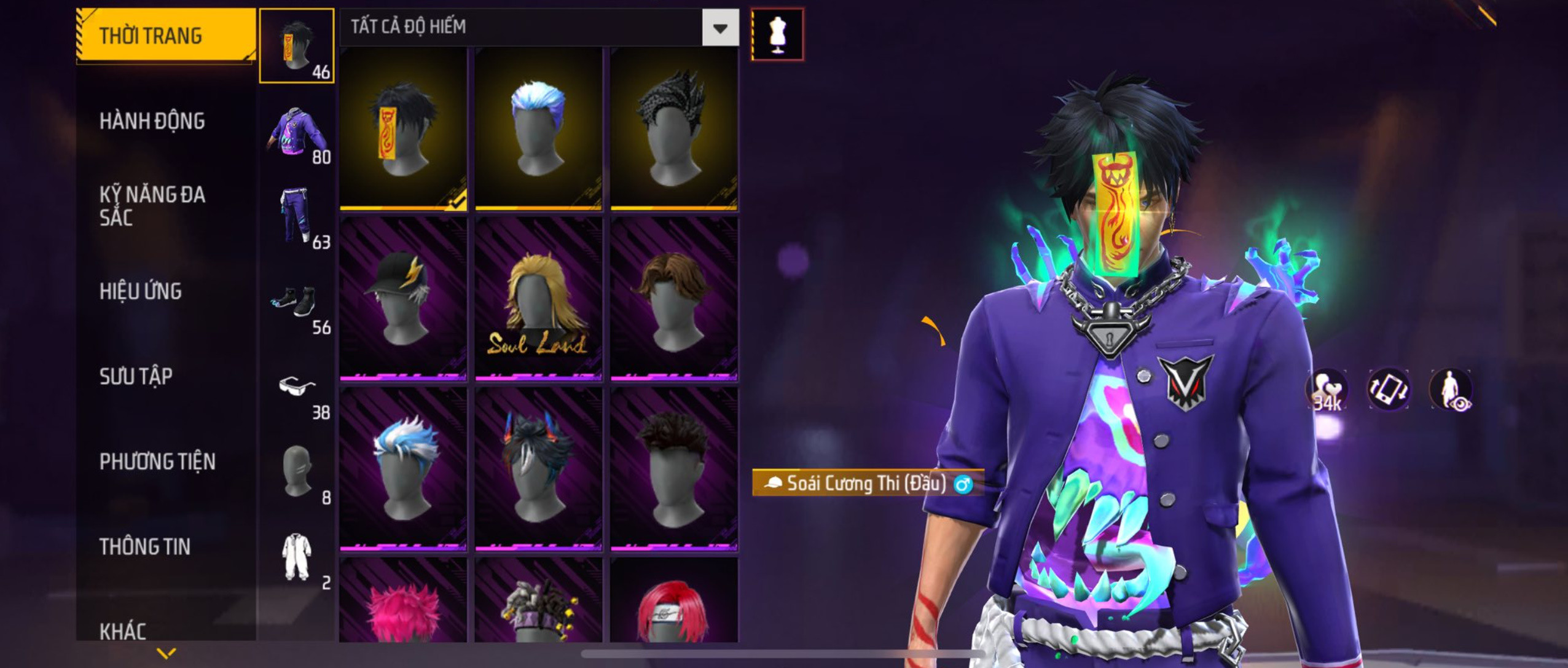The height and width of the screenshot is (668, 1568).
Task: Open the rarity filter dropdown
Action: click(x=720, y=28)
